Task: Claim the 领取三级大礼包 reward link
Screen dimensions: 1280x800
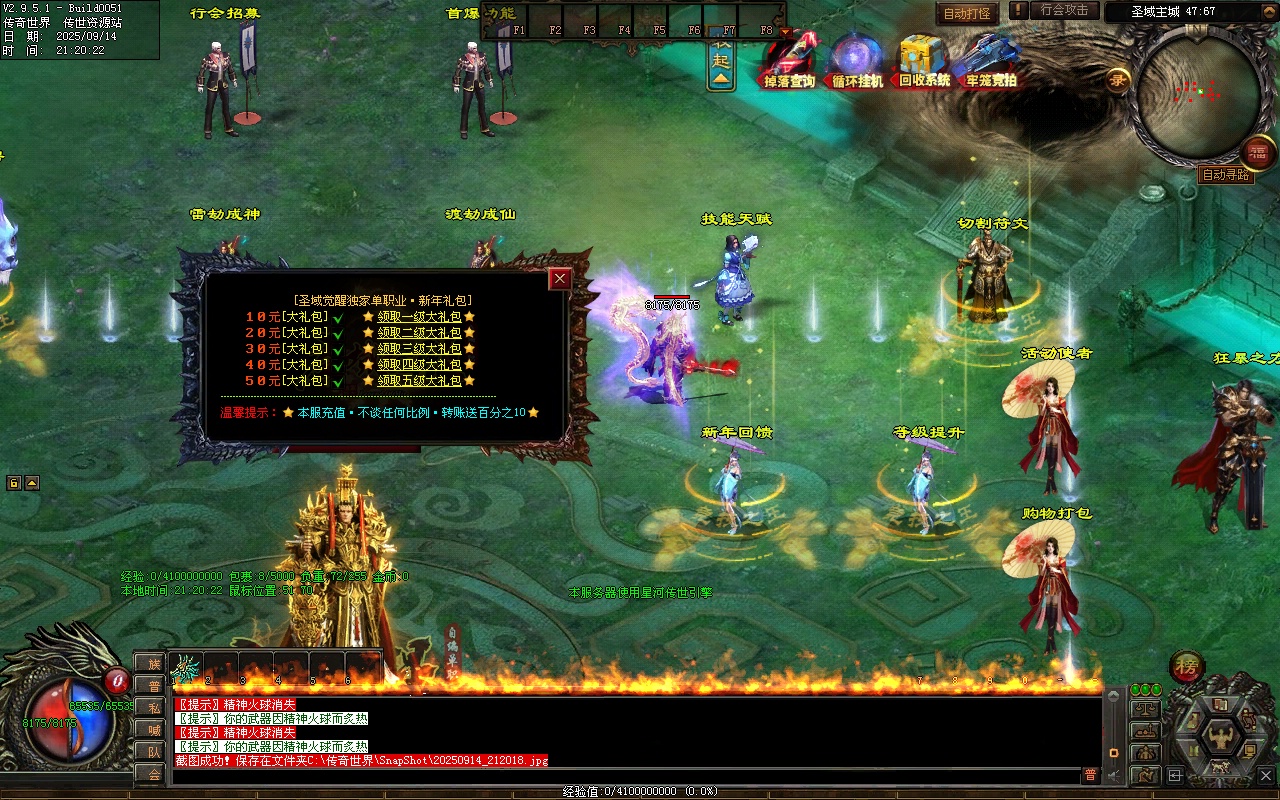Action: click(x=419, y=349)
